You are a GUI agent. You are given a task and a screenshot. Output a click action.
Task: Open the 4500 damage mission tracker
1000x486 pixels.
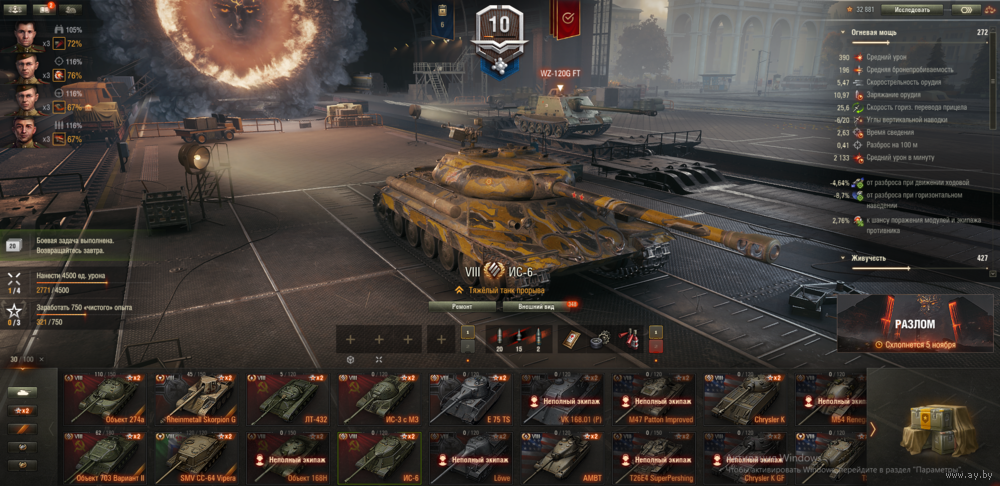click(60, 279)
